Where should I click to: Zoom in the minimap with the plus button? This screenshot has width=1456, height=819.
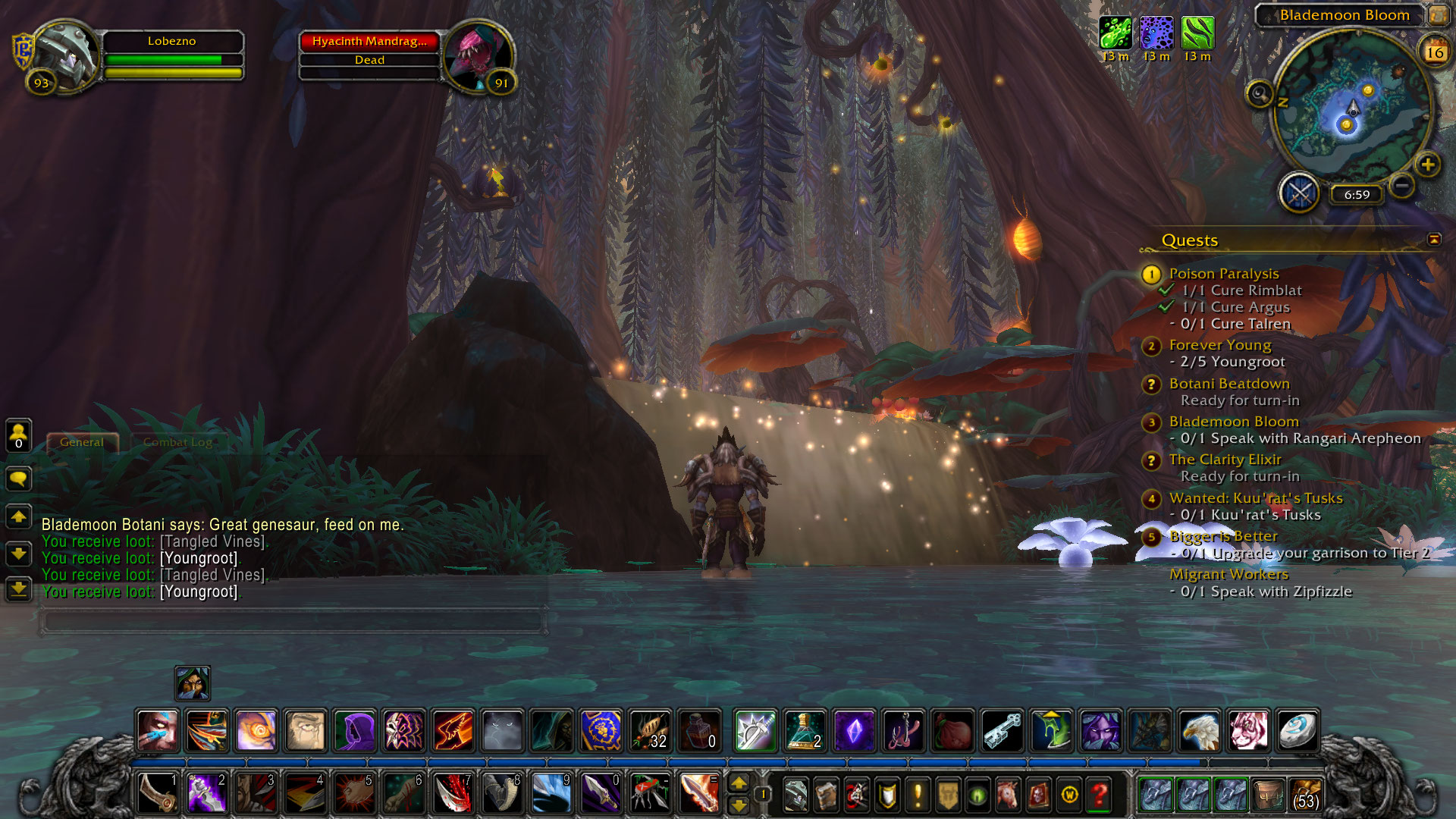point(1427,165)
